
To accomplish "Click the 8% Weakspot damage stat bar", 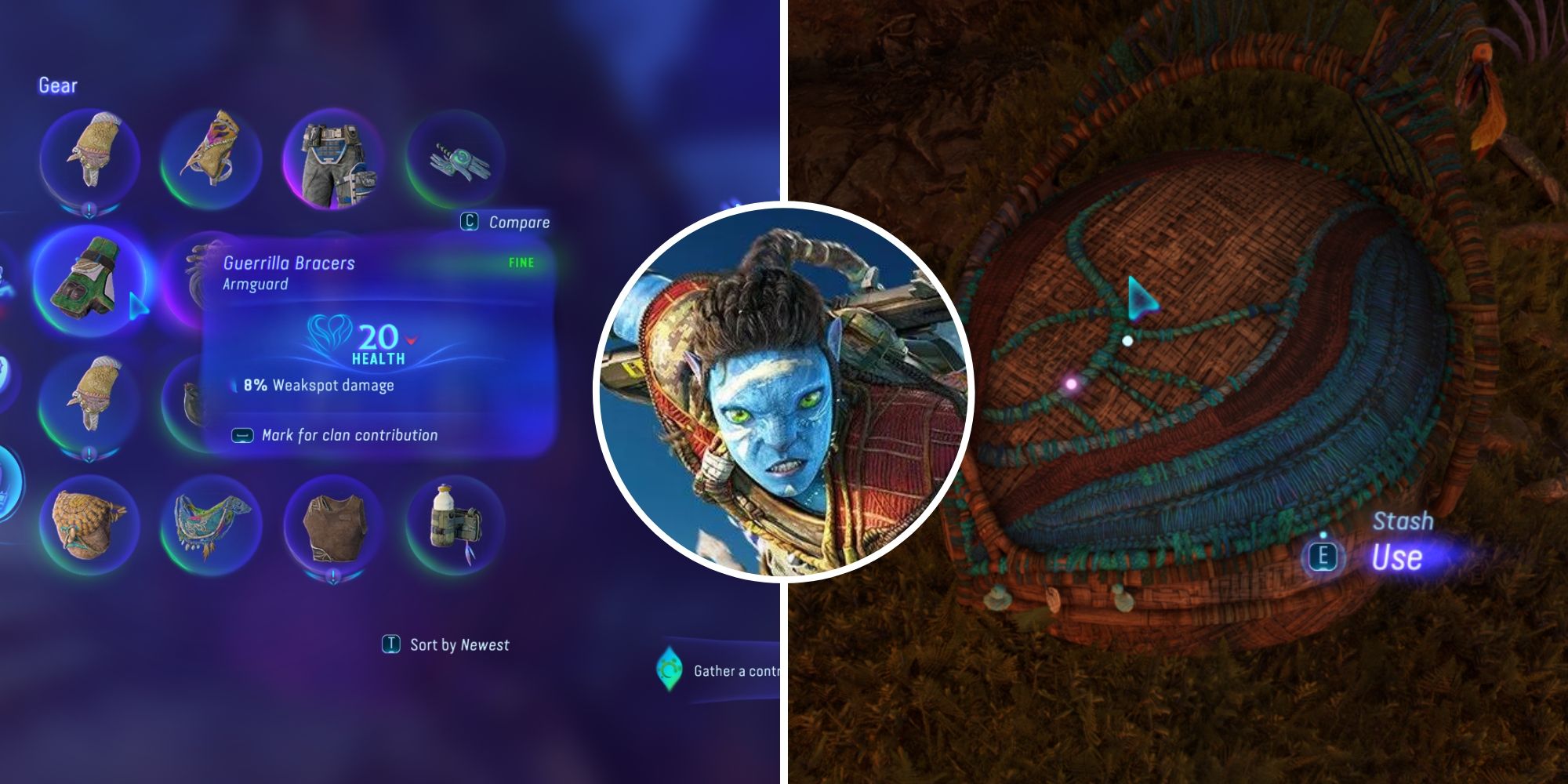I will (313, 385).
